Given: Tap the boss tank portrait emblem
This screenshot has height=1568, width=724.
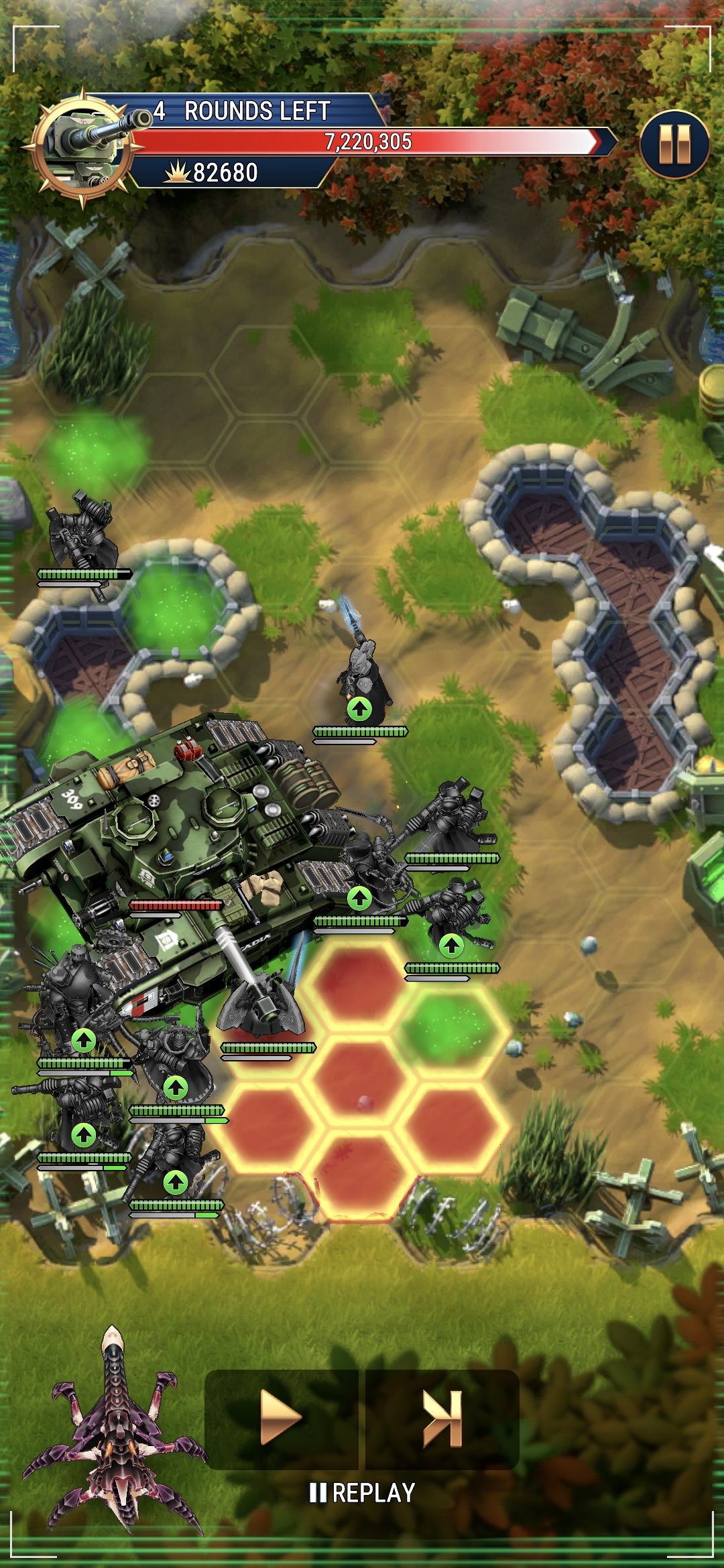Looking at the screenshot, I should (84, 147).
